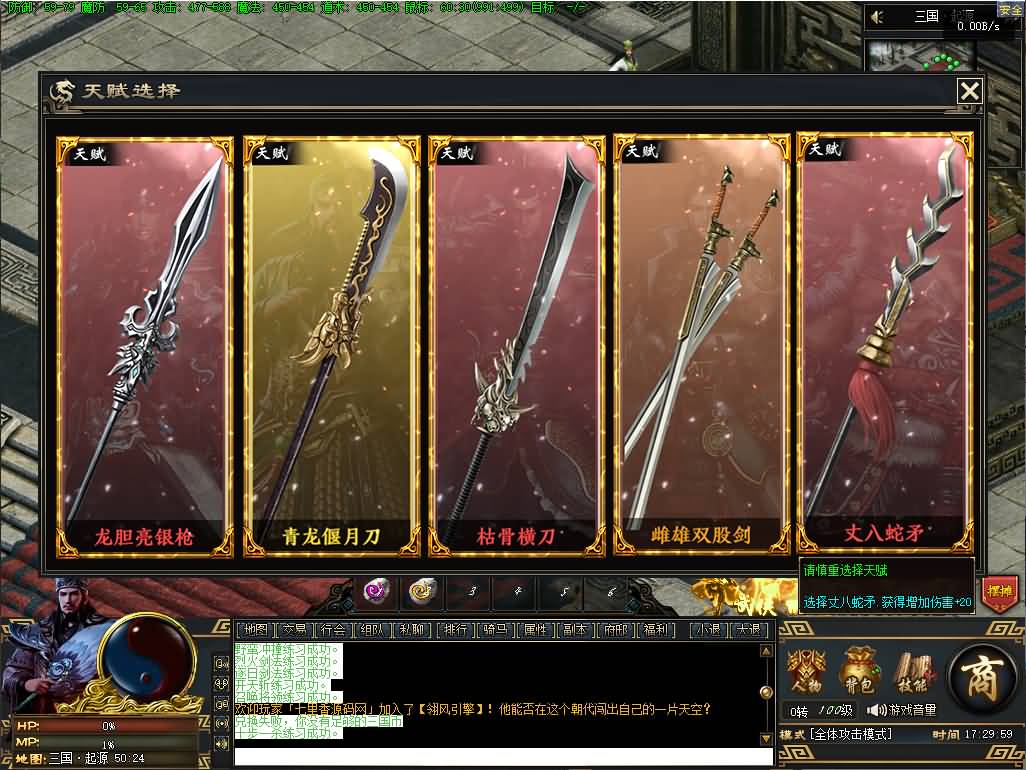
Task: Choose the 青龙偃月刀 talent card
Action: tap(330, 345)
